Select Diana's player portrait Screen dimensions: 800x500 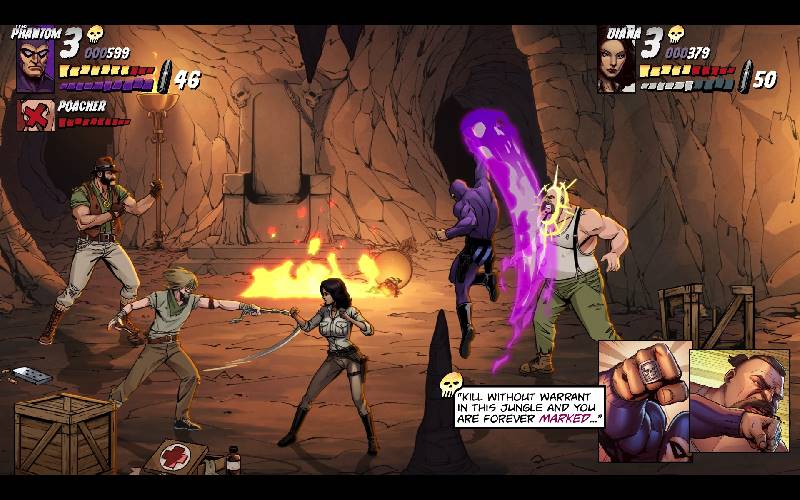tap(616, 61)
